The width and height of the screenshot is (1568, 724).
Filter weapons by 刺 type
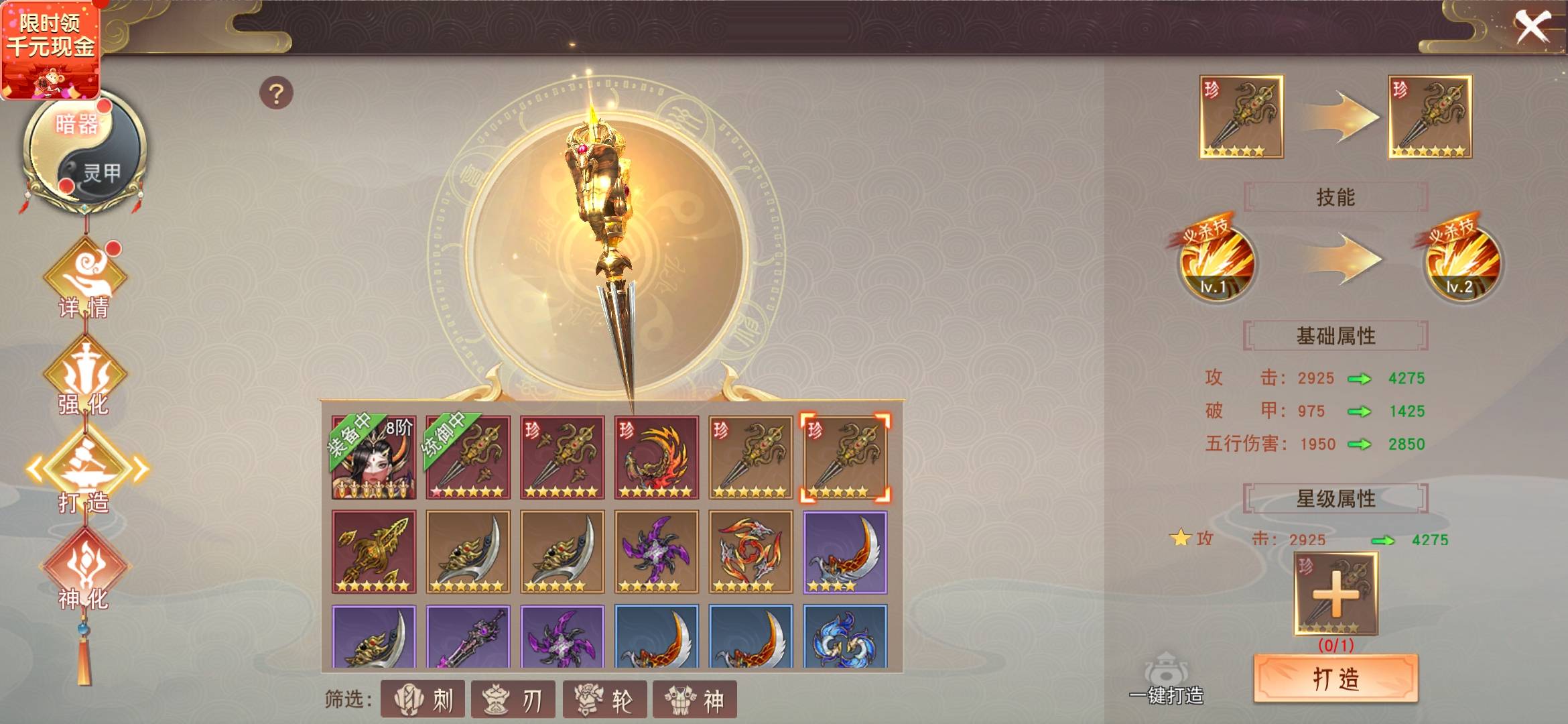pos(423,699)
